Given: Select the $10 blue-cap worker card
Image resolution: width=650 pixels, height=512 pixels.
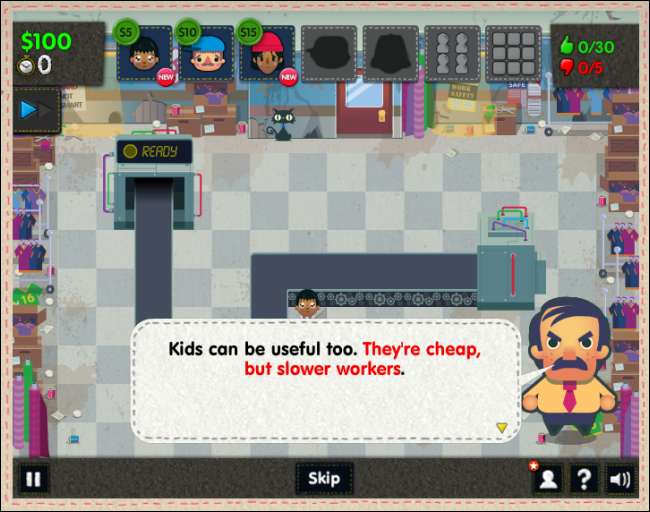Looking at the screenshot, I should pos(205,54).
